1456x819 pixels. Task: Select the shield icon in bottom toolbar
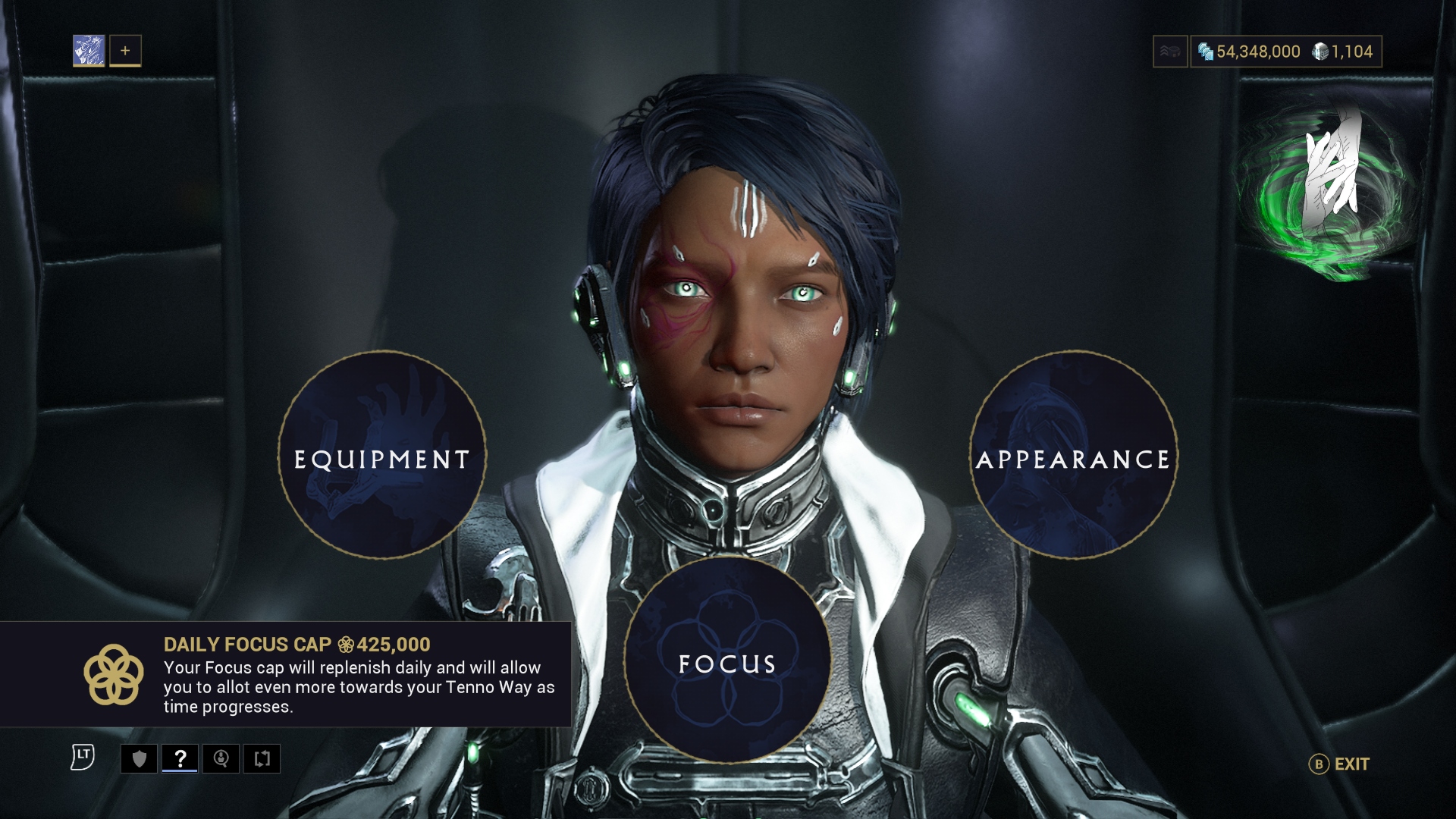tap(140, 758)
